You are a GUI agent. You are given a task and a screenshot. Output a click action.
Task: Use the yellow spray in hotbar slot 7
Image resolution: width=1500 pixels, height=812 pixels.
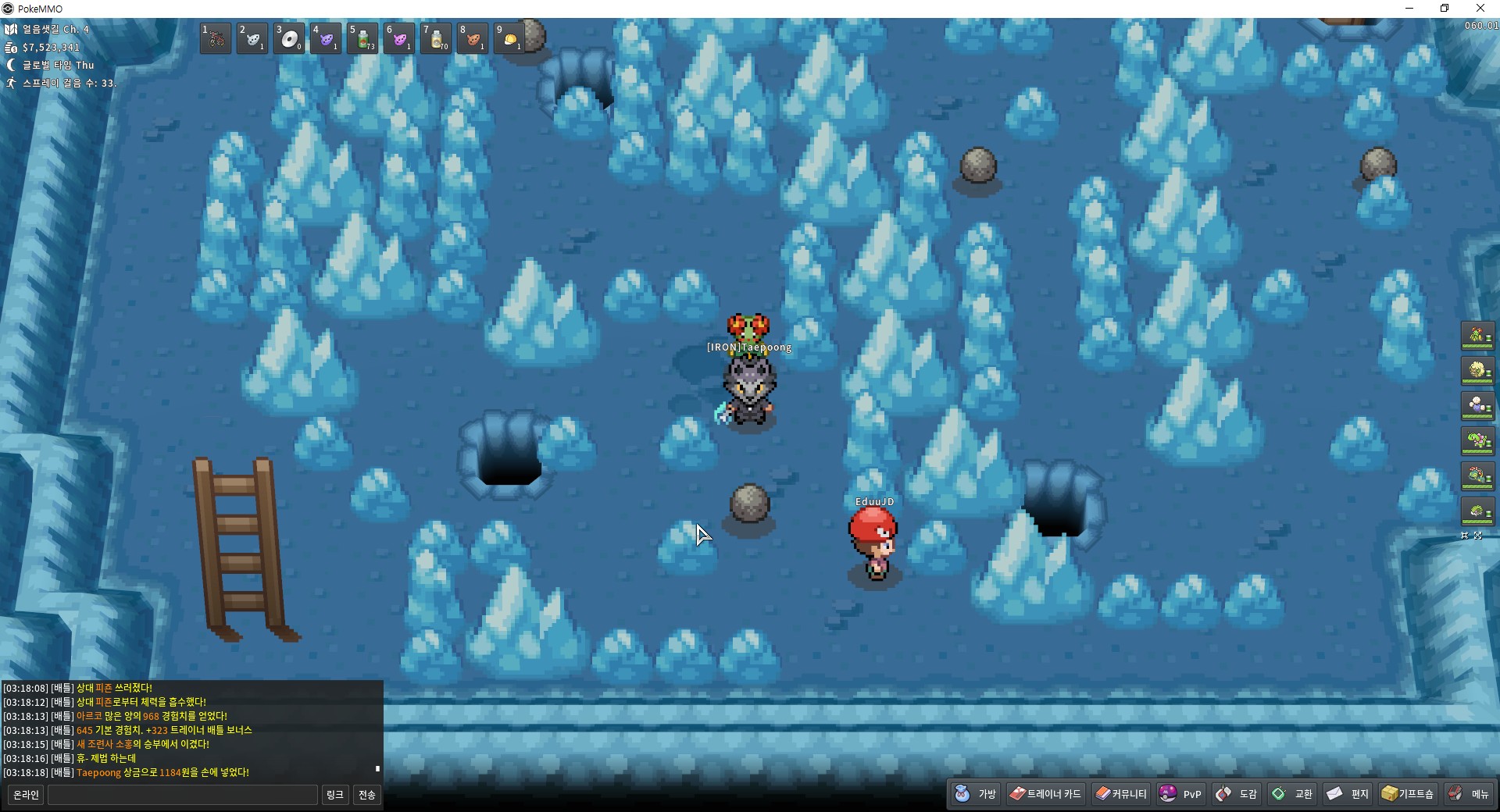(x=437, y=37)
